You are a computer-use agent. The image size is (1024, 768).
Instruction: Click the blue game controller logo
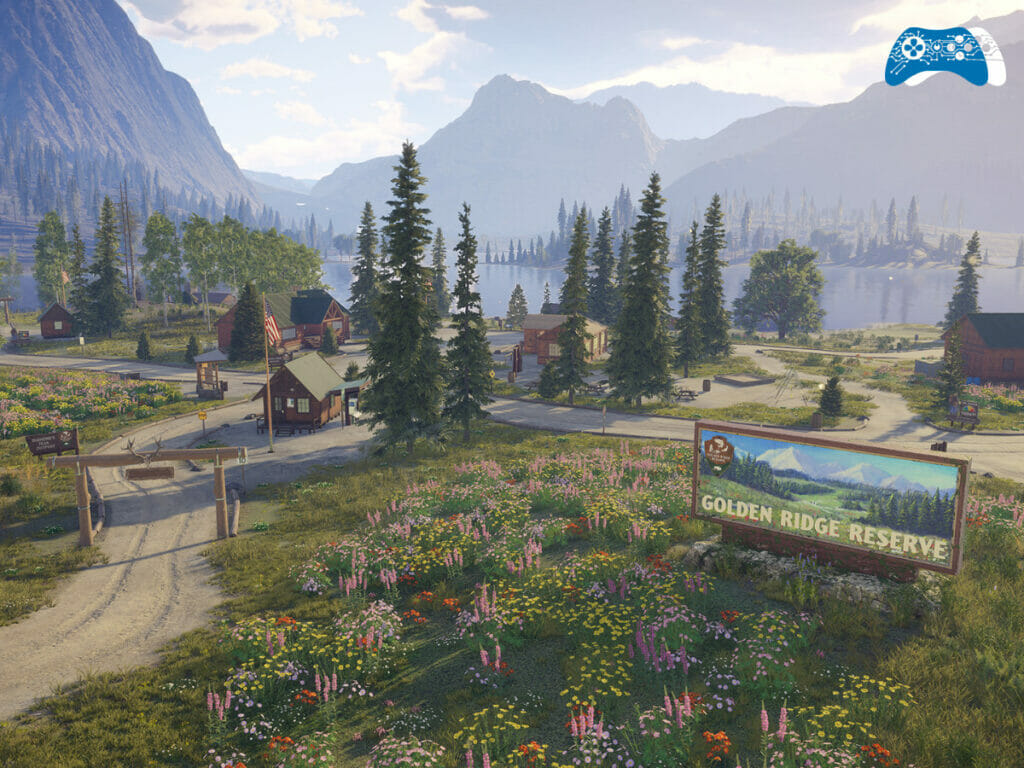tap(944, 55)
